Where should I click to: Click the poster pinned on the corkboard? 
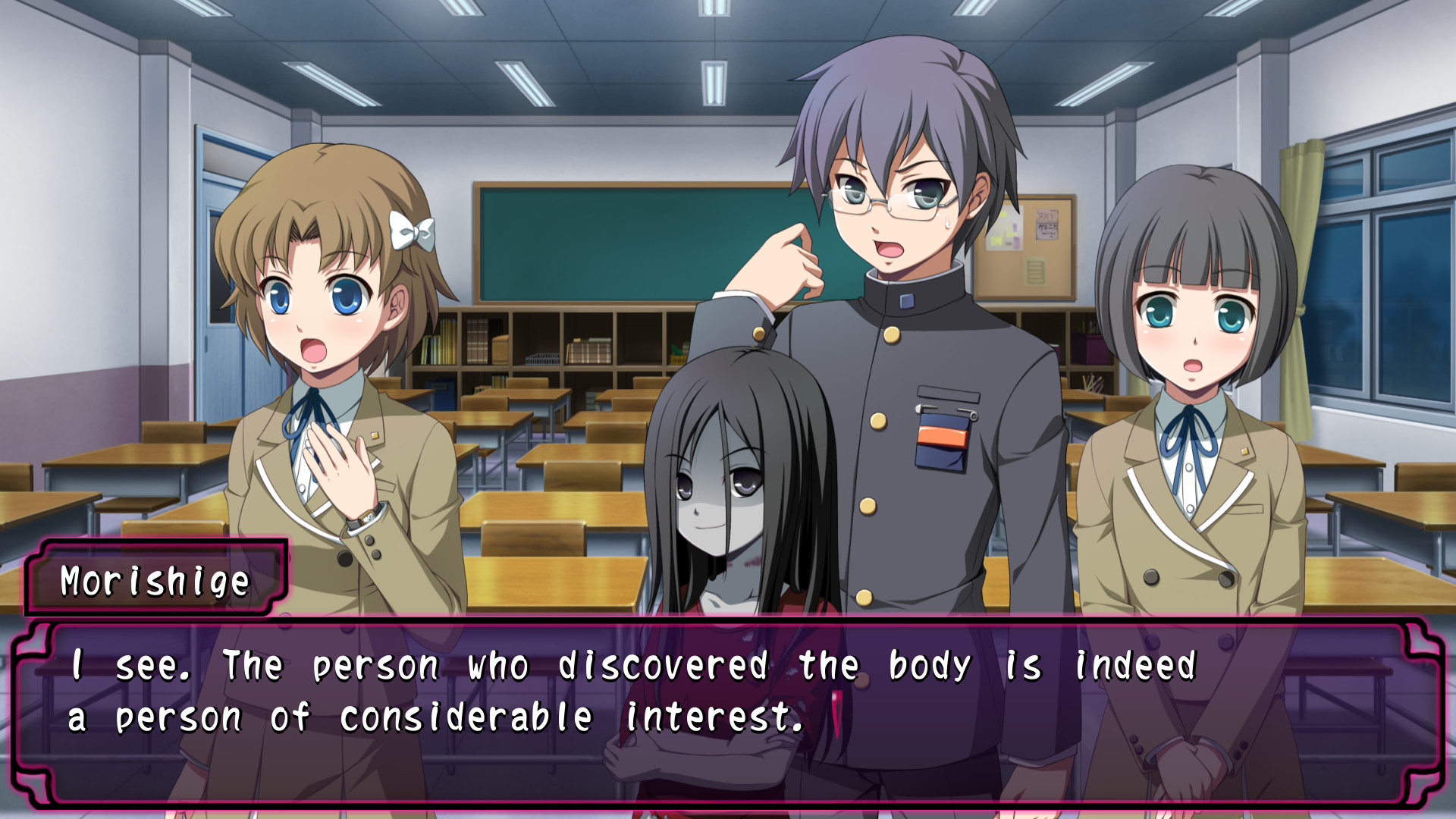[1047, 225]
